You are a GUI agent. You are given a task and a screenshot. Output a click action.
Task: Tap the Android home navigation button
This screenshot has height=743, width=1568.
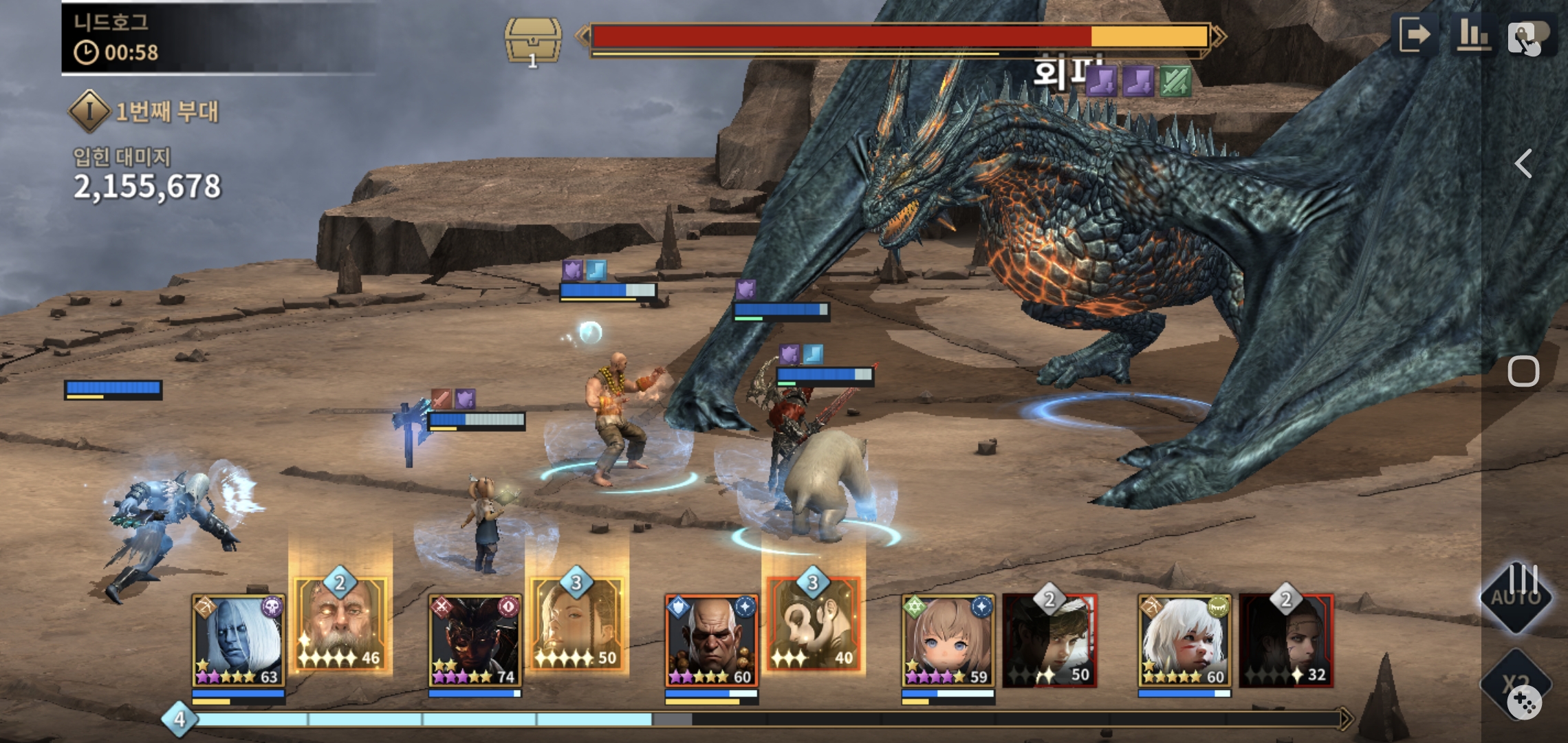(1523, 371)
